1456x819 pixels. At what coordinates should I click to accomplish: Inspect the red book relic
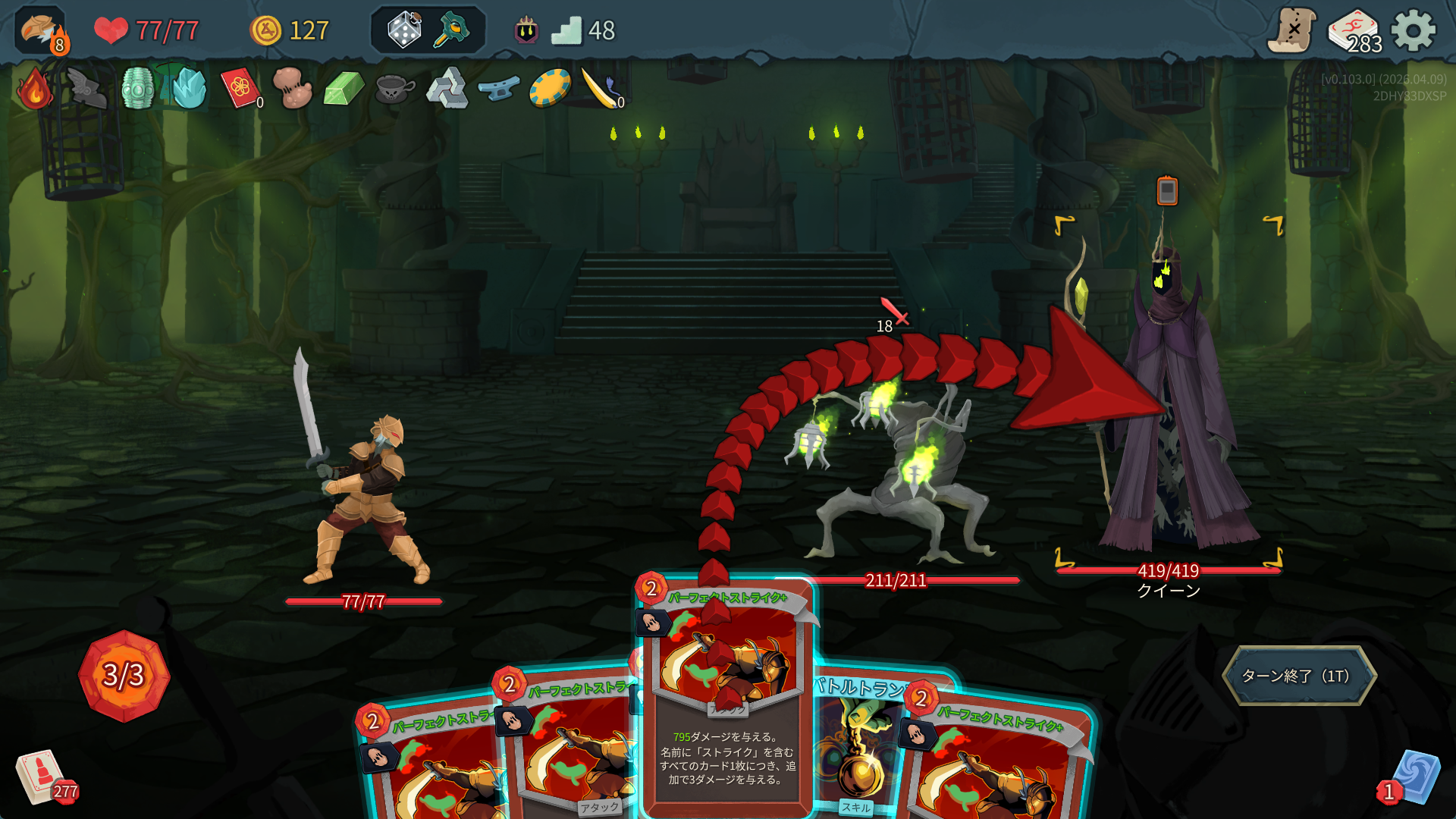pyautogui.click(x=240, y=89)
